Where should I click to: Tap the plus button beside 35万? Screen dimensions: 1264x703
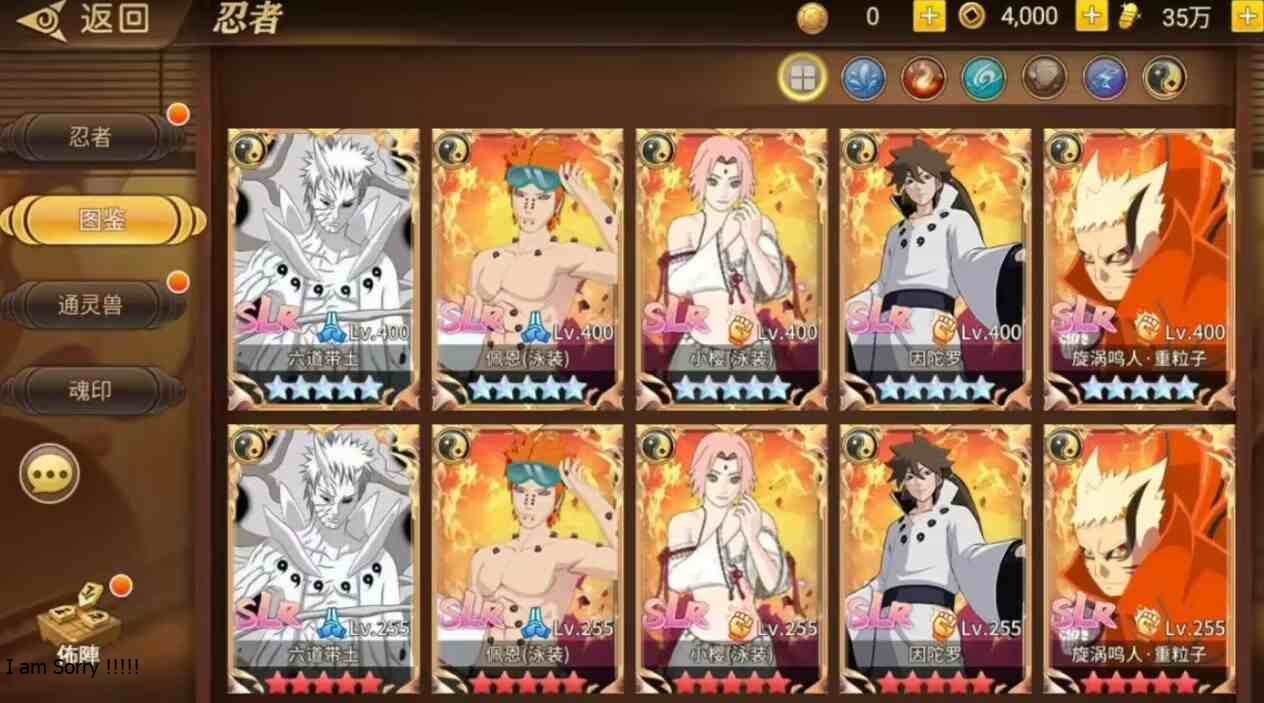click(x=1247, y=16)
